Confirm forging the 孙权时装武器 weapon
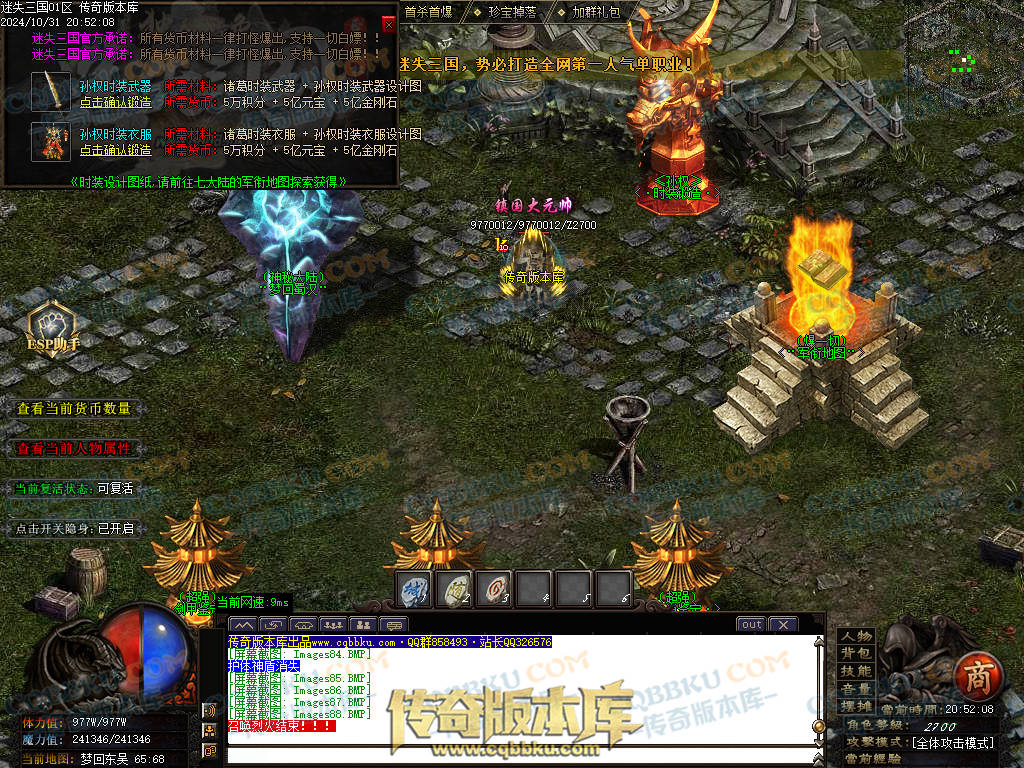Viewport: 1024px width, 768px height. [116, 101]
